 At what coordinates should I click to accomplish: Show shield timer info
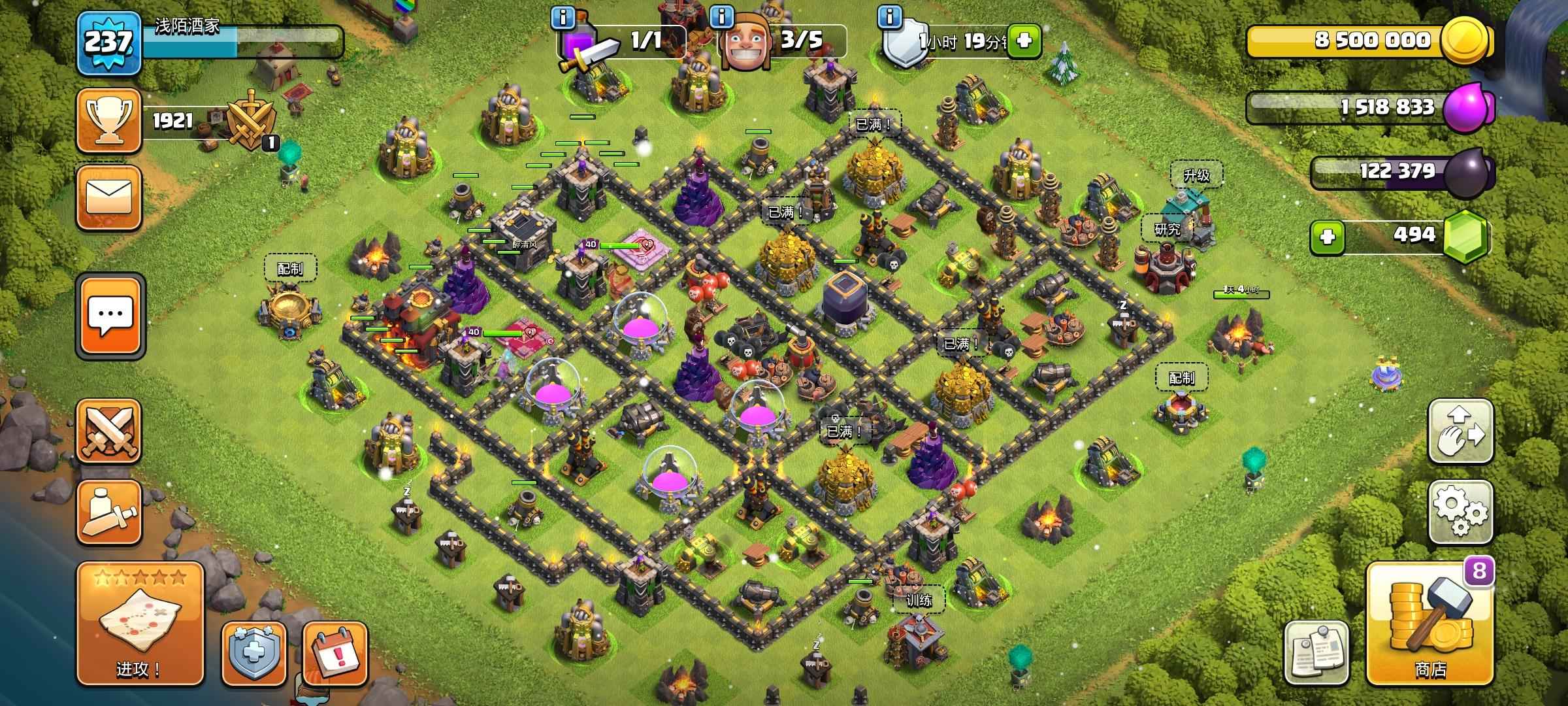point(889,17)
